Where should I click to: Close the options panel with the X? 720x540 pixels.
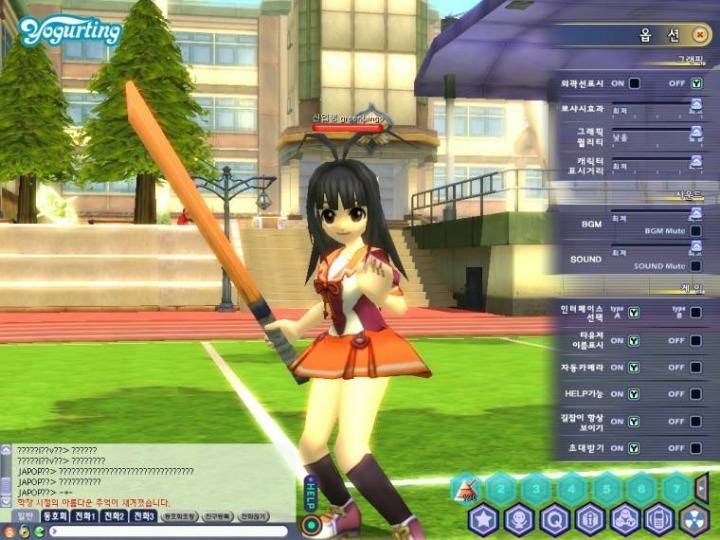click(701, 35)
